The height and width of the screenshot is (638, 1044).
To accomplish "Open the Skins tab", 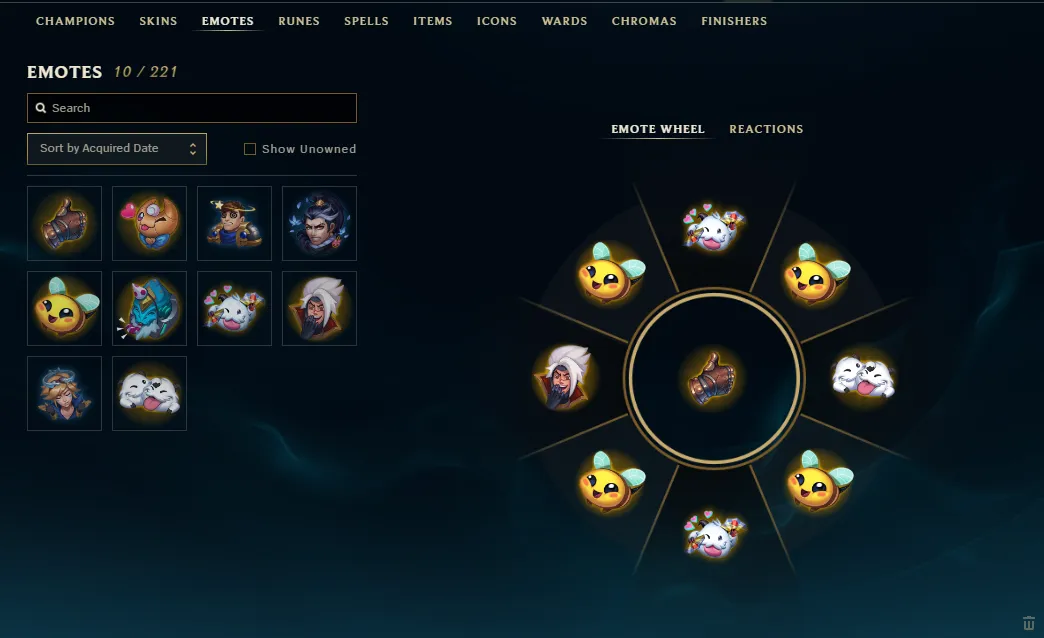I will [158, 21].
